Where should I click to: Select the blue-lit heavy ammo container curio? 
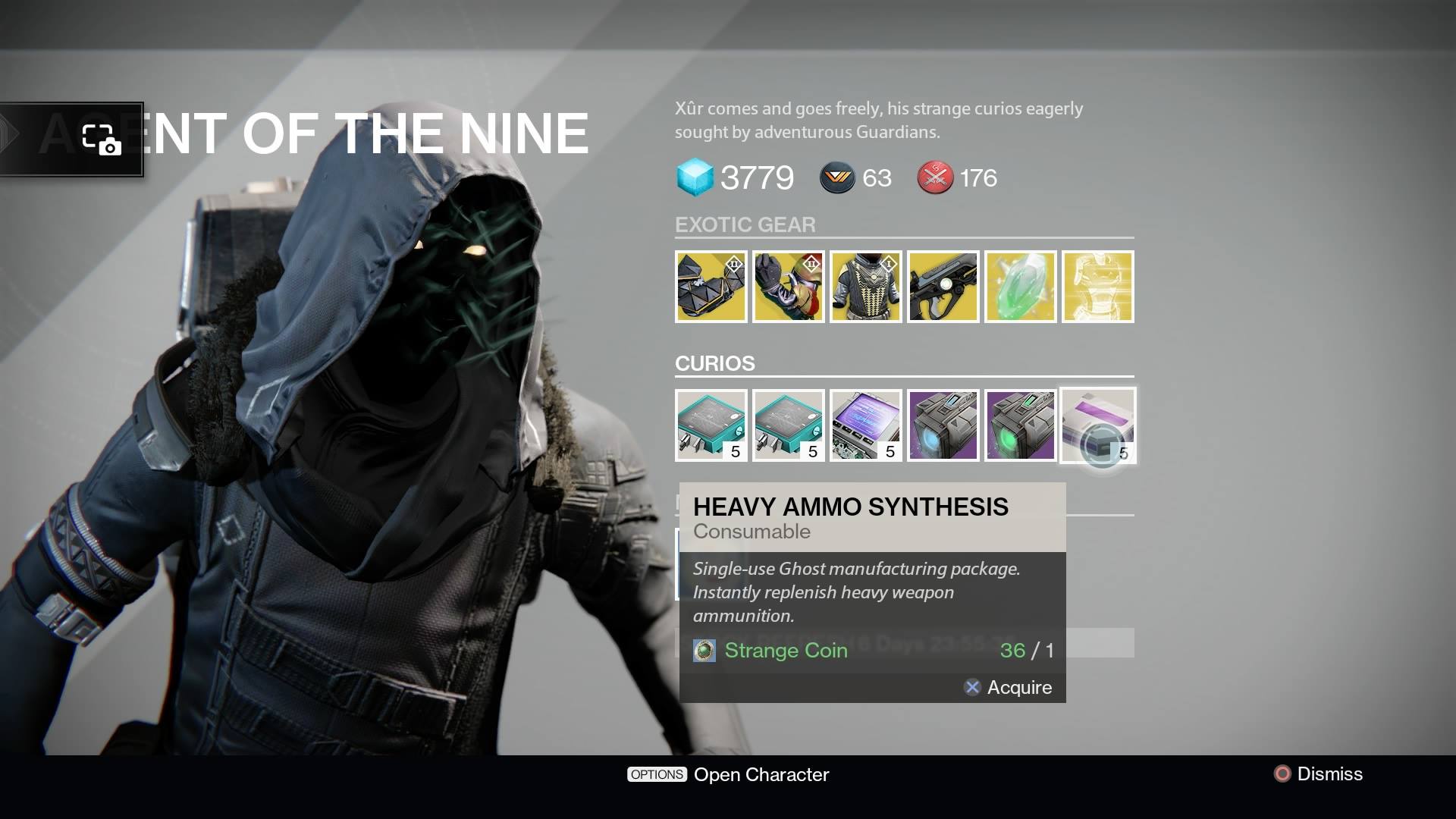point(943,426)
